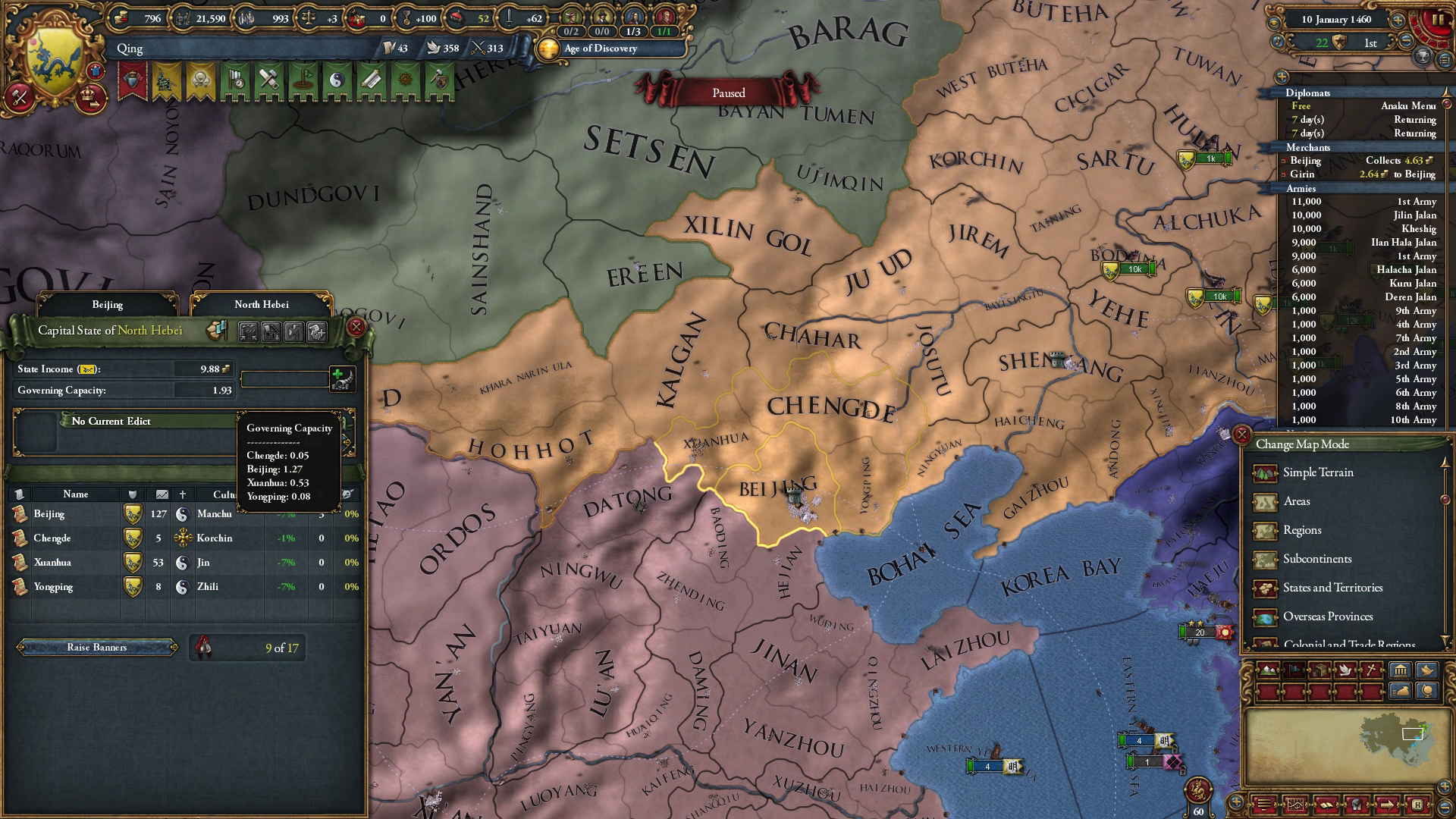Switch to the Beijing tab
The height and width of the screenshot is (819, 1456).
click(108, 304)
